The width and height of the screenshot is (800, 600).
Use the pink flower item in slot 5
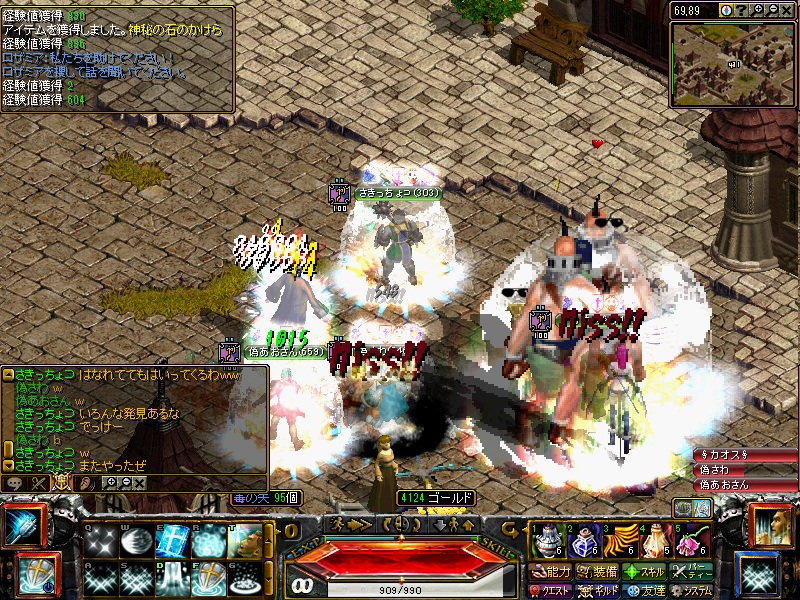point(691,542)
